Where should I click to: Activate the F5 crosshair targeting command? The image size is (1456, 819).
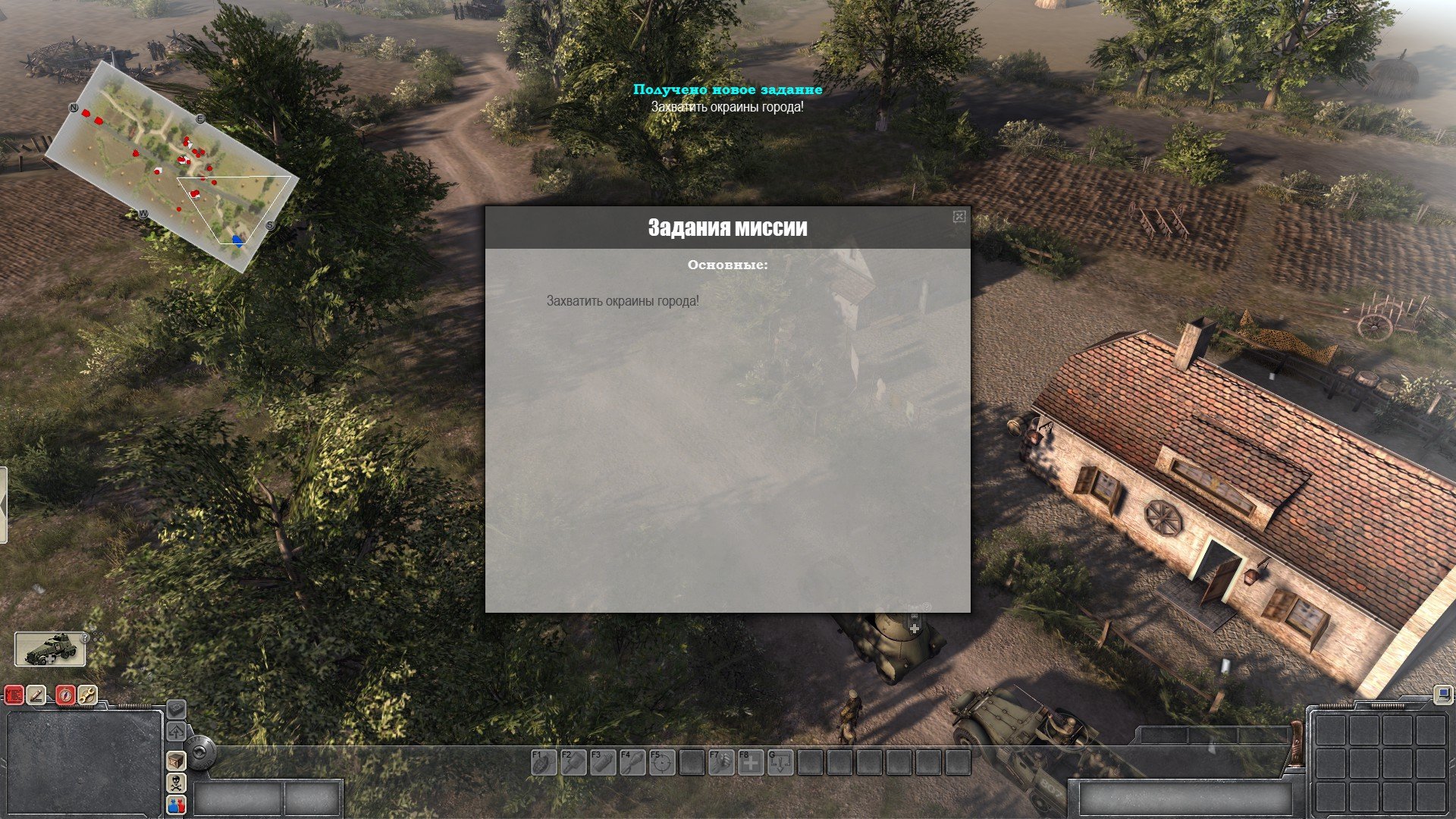pyautogui.click(x=662, y=762)
